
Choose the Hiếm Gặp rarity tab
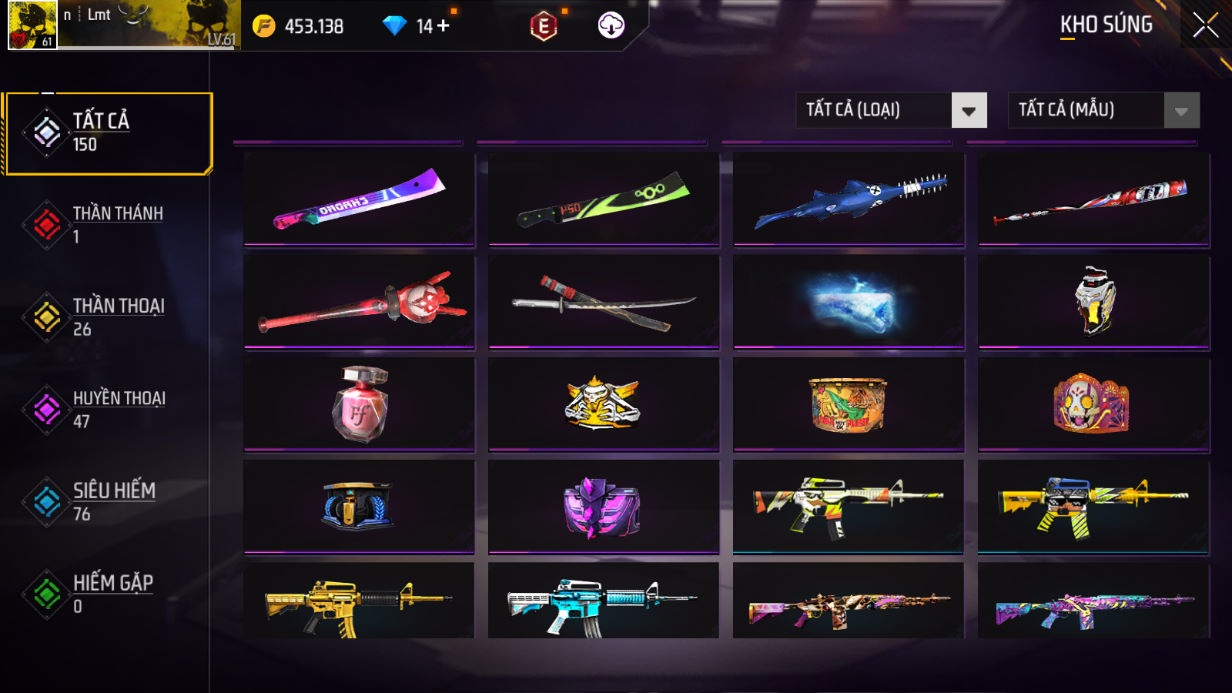click(x=108, y=594)
